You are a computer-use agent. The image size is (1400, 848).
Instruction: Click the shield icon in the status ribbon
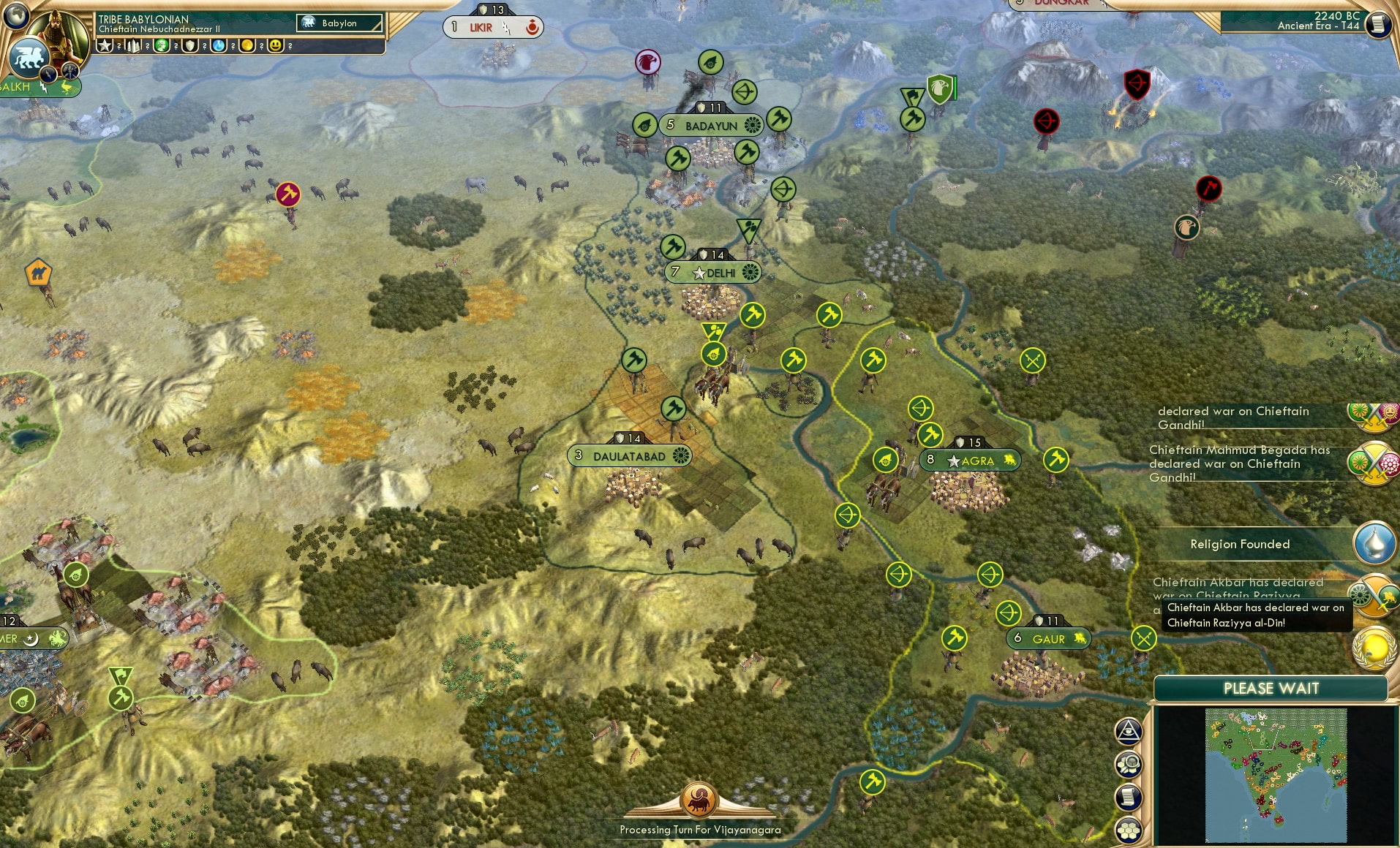tap(189, 45)
